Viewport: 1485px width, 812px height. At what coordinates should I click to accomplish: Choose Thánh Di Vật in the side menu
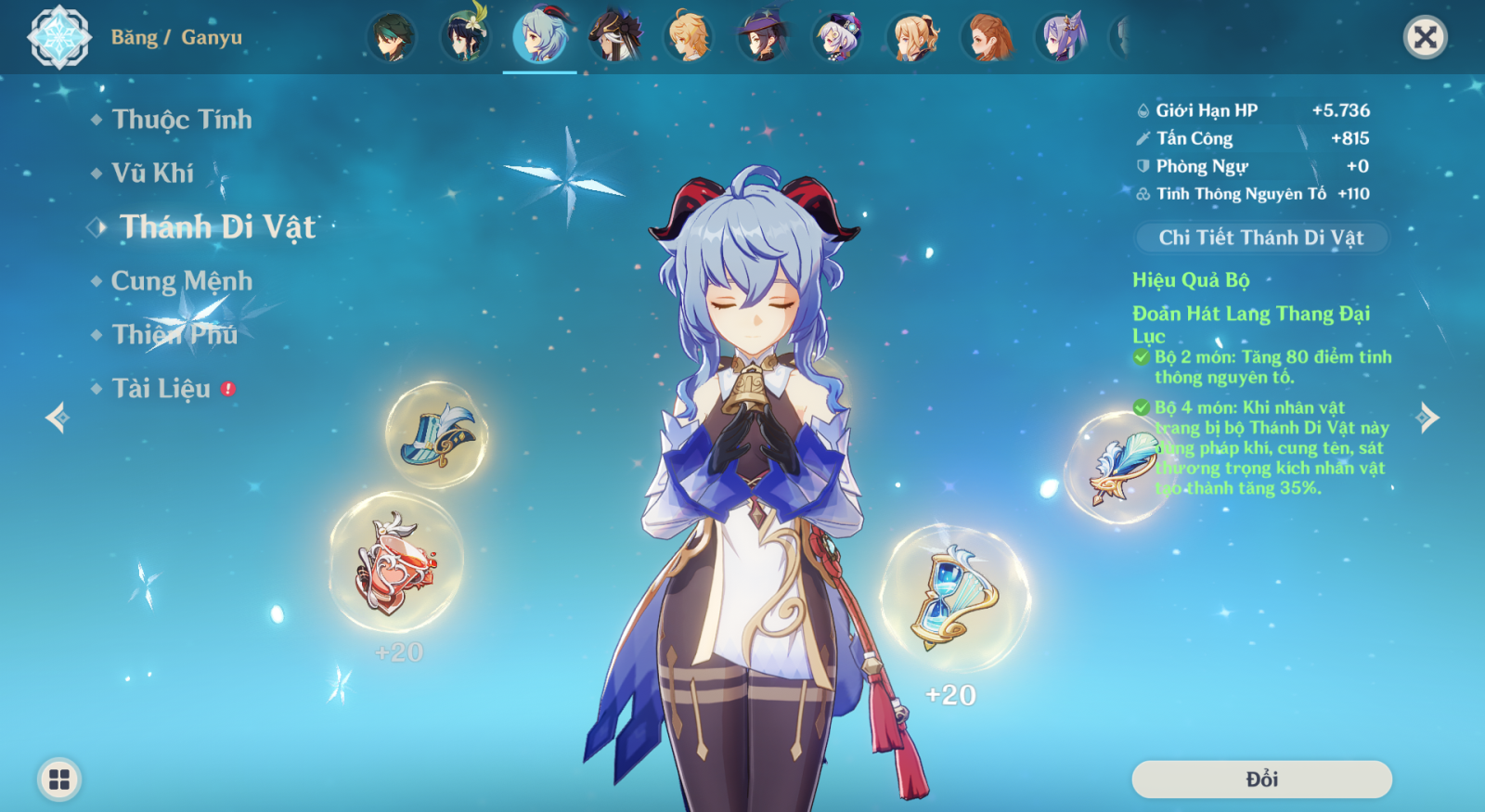coord(217,227)
